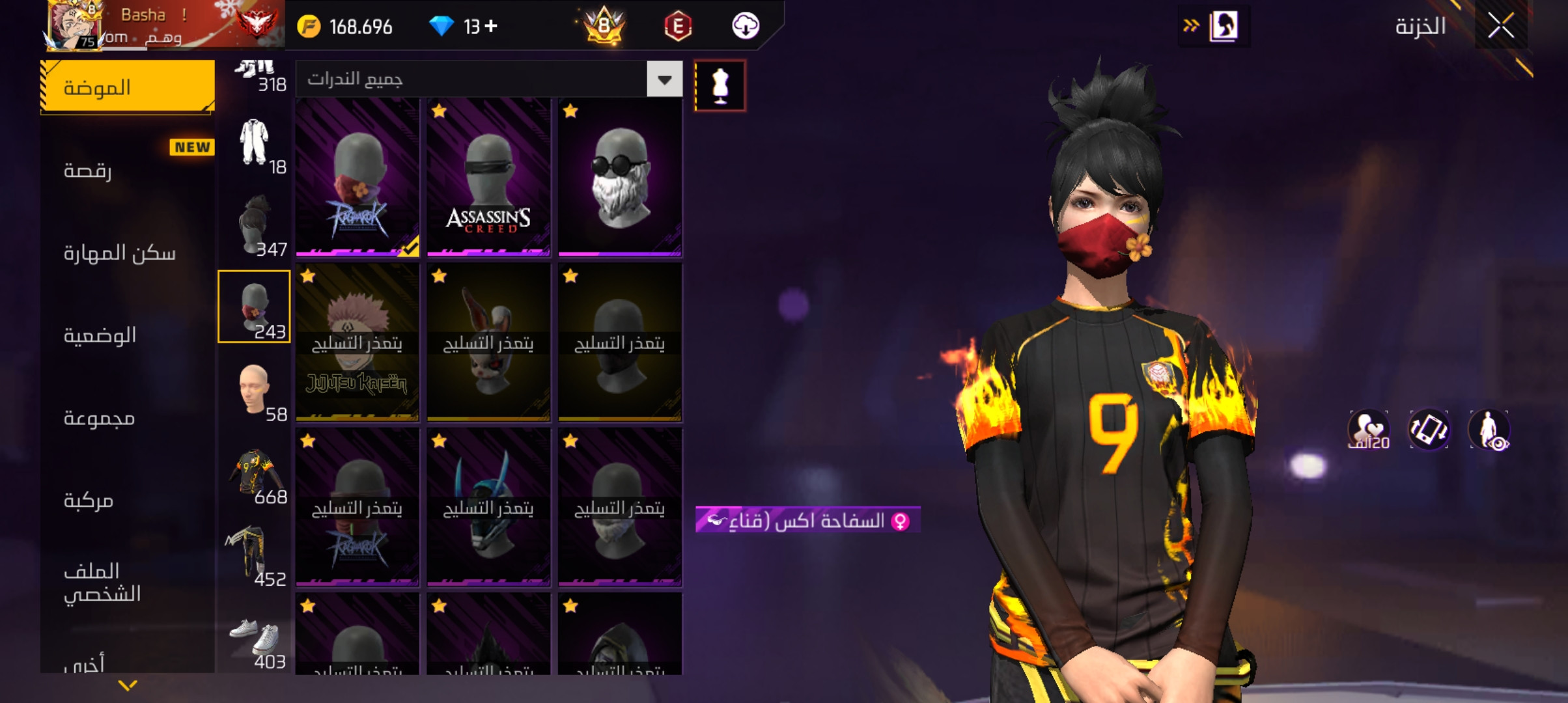Close the vault screen with the X

point(1500,26)
